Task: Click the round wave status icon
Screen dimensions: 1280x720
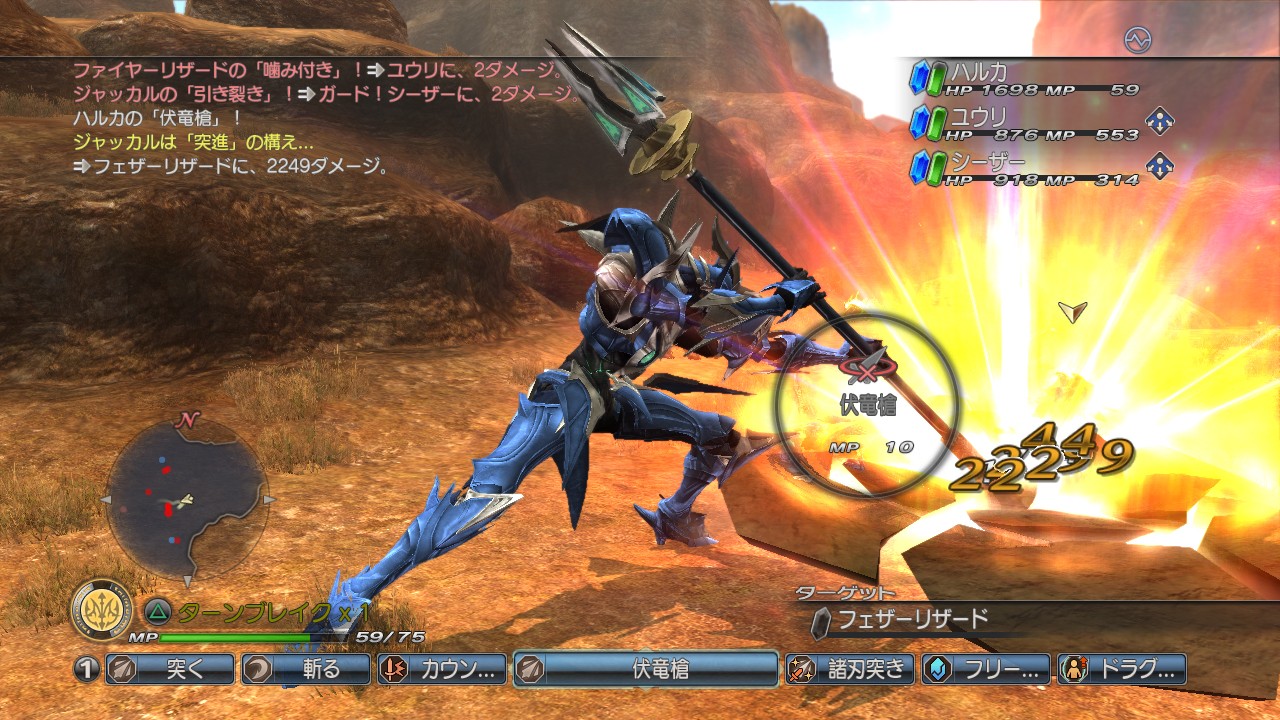Action: [x=1138, y=40]
